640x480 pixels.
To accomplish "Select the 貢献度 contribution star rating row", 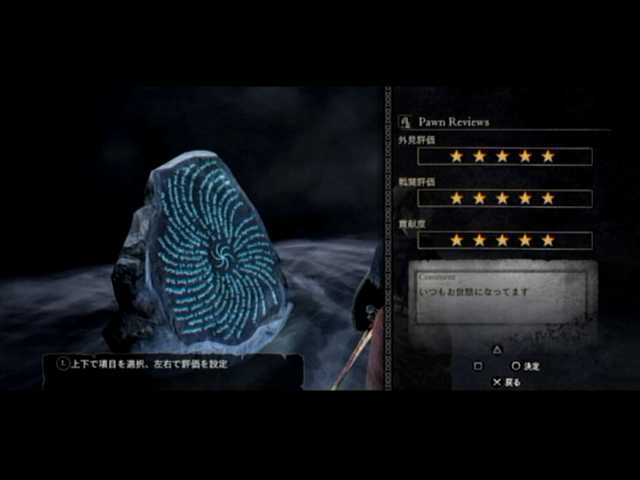I will 504,240.
